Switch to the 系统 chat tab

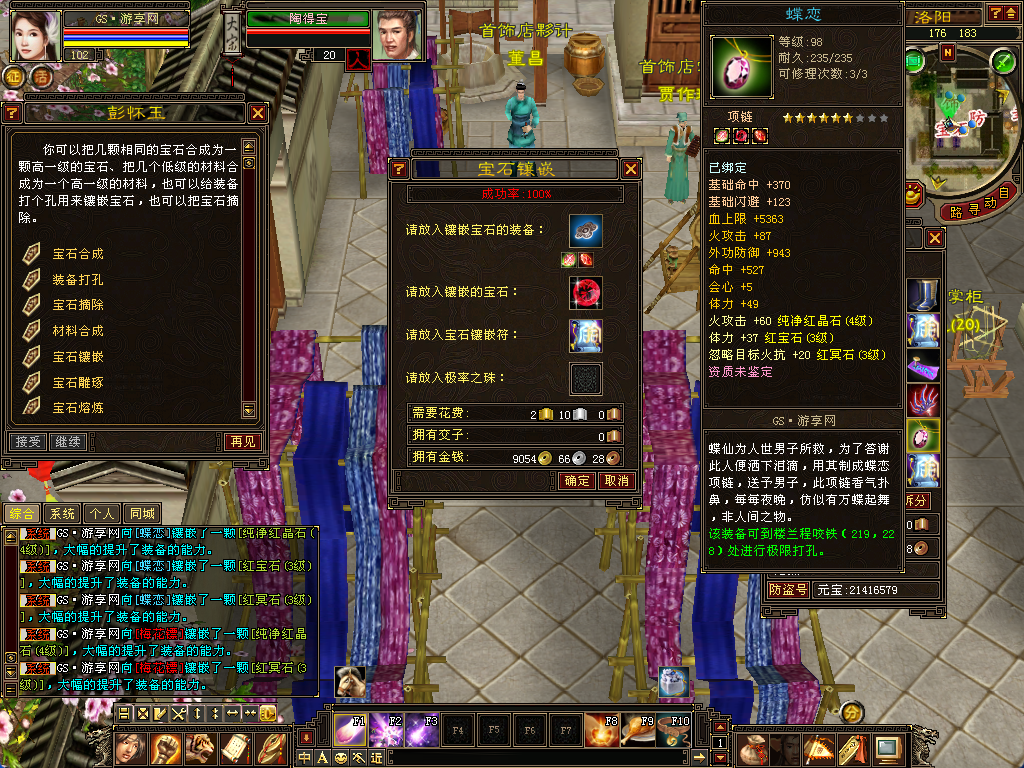(62, 513)
